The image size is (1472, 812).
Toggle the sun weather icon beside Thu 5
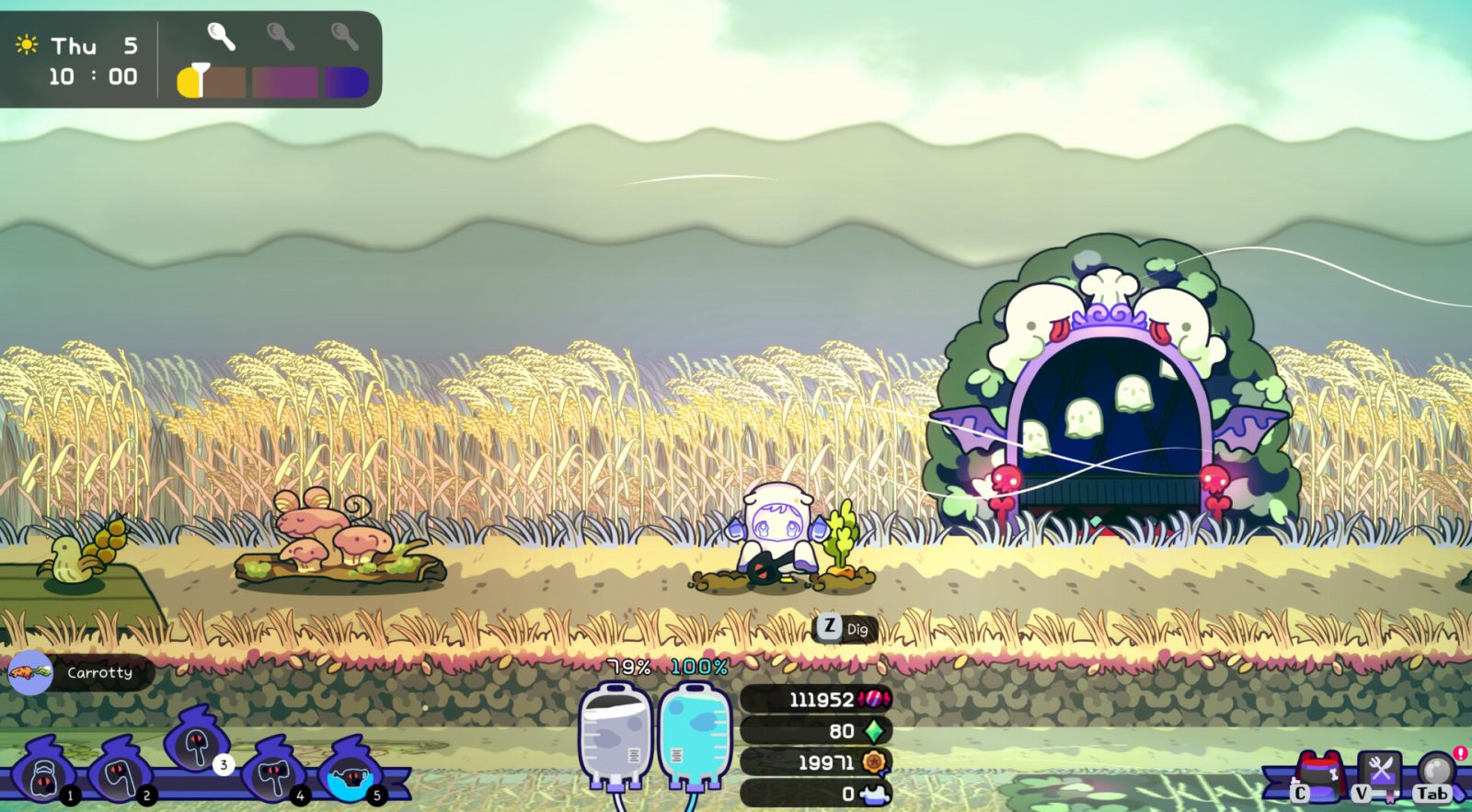tap(25, 41)
